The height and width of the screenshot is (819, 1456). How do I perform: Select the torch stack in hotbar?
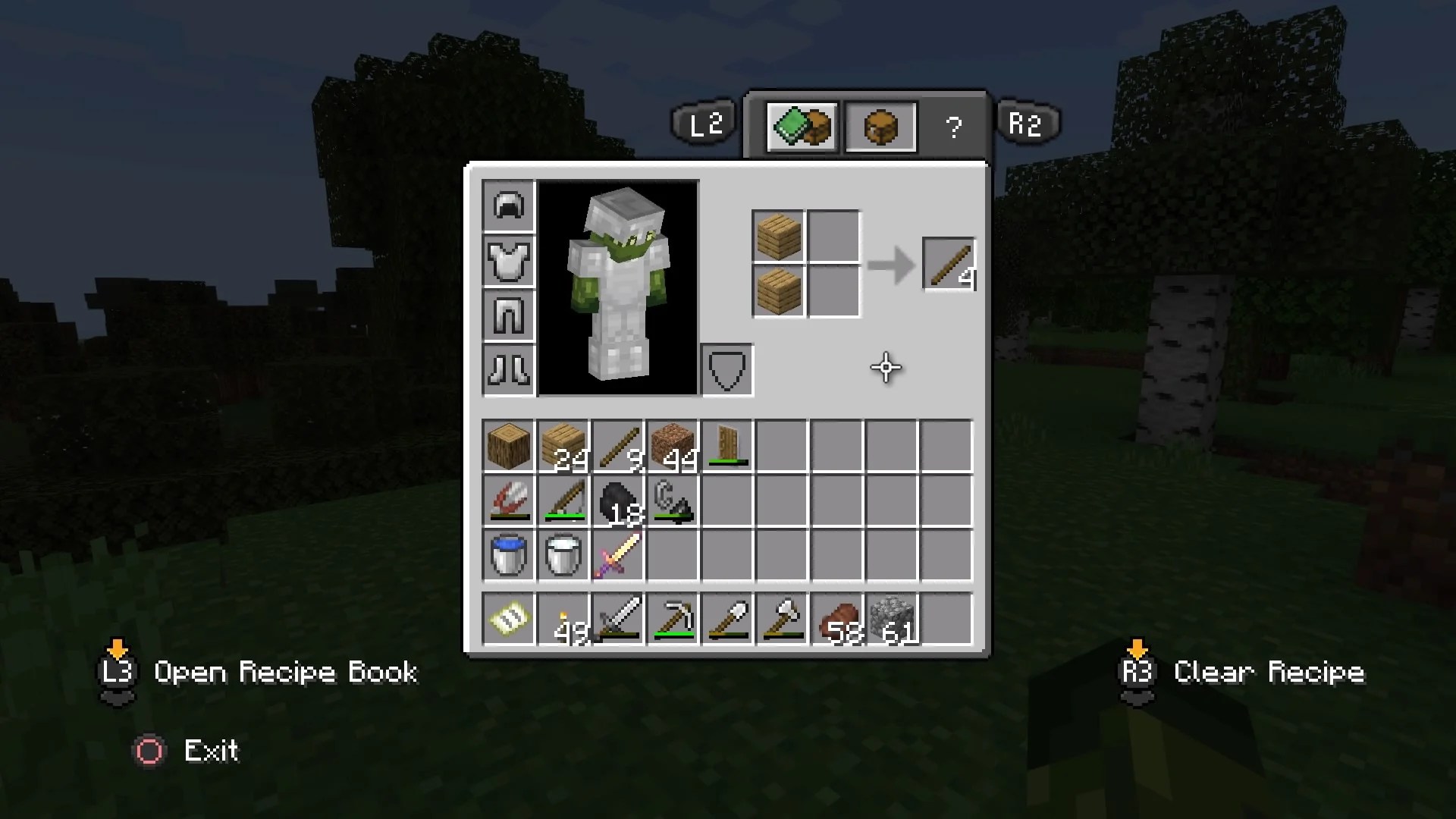click(563, 618)
